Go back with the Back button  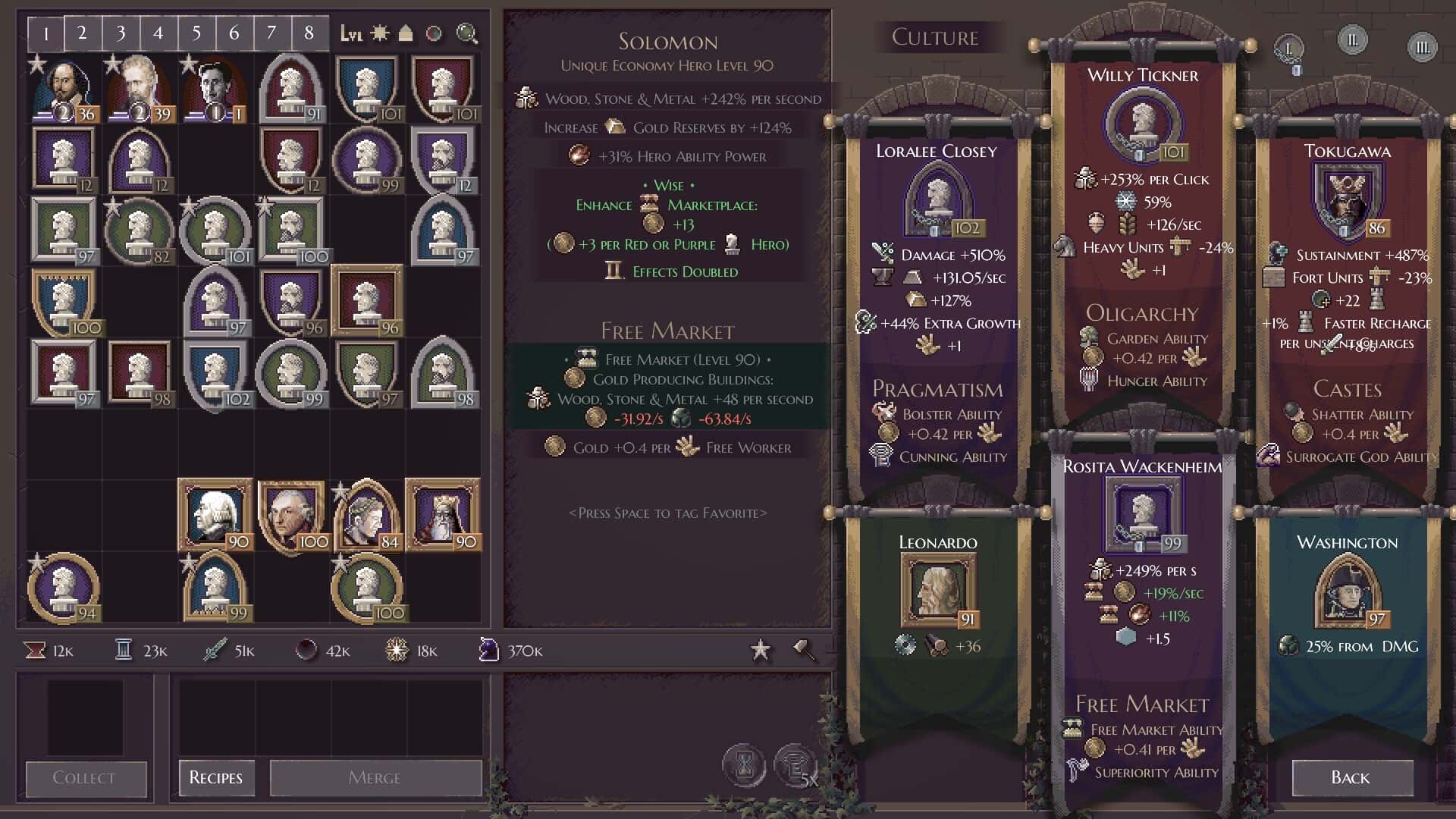[1352, 777]
